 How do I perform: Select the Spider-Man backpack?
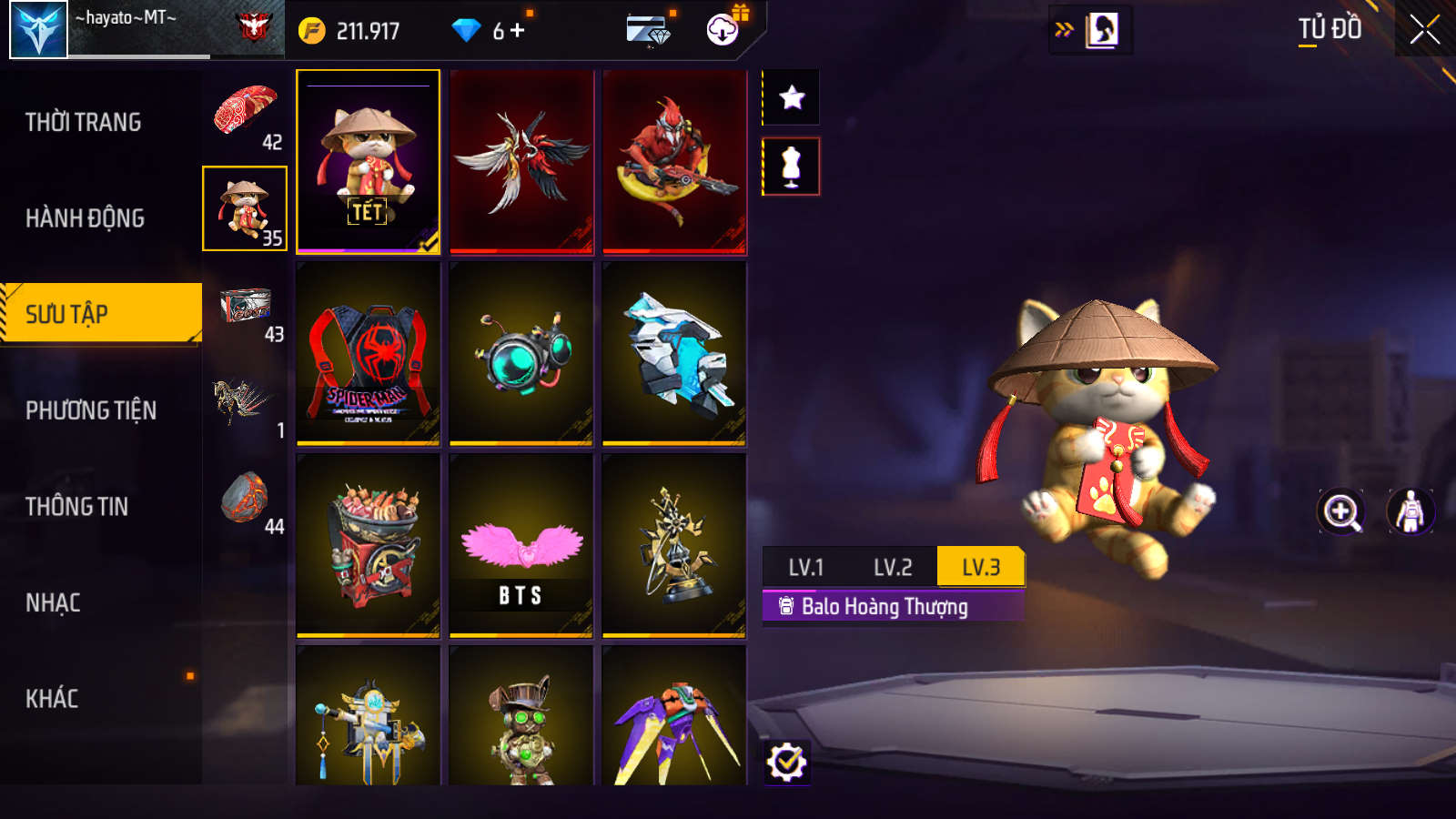pos(369,354)
